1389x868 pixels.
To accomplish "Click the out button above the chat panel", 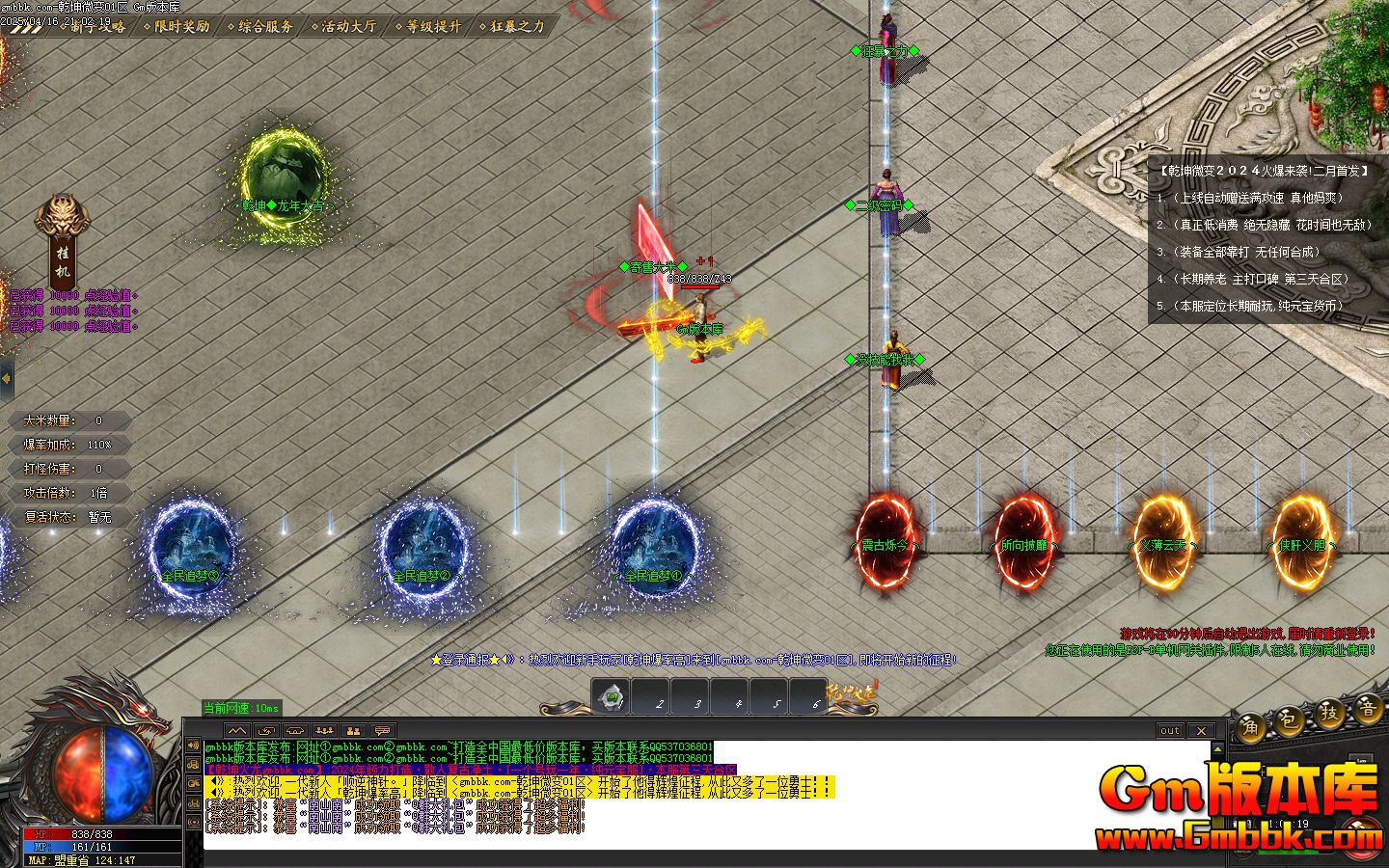I will [1169, 730].
